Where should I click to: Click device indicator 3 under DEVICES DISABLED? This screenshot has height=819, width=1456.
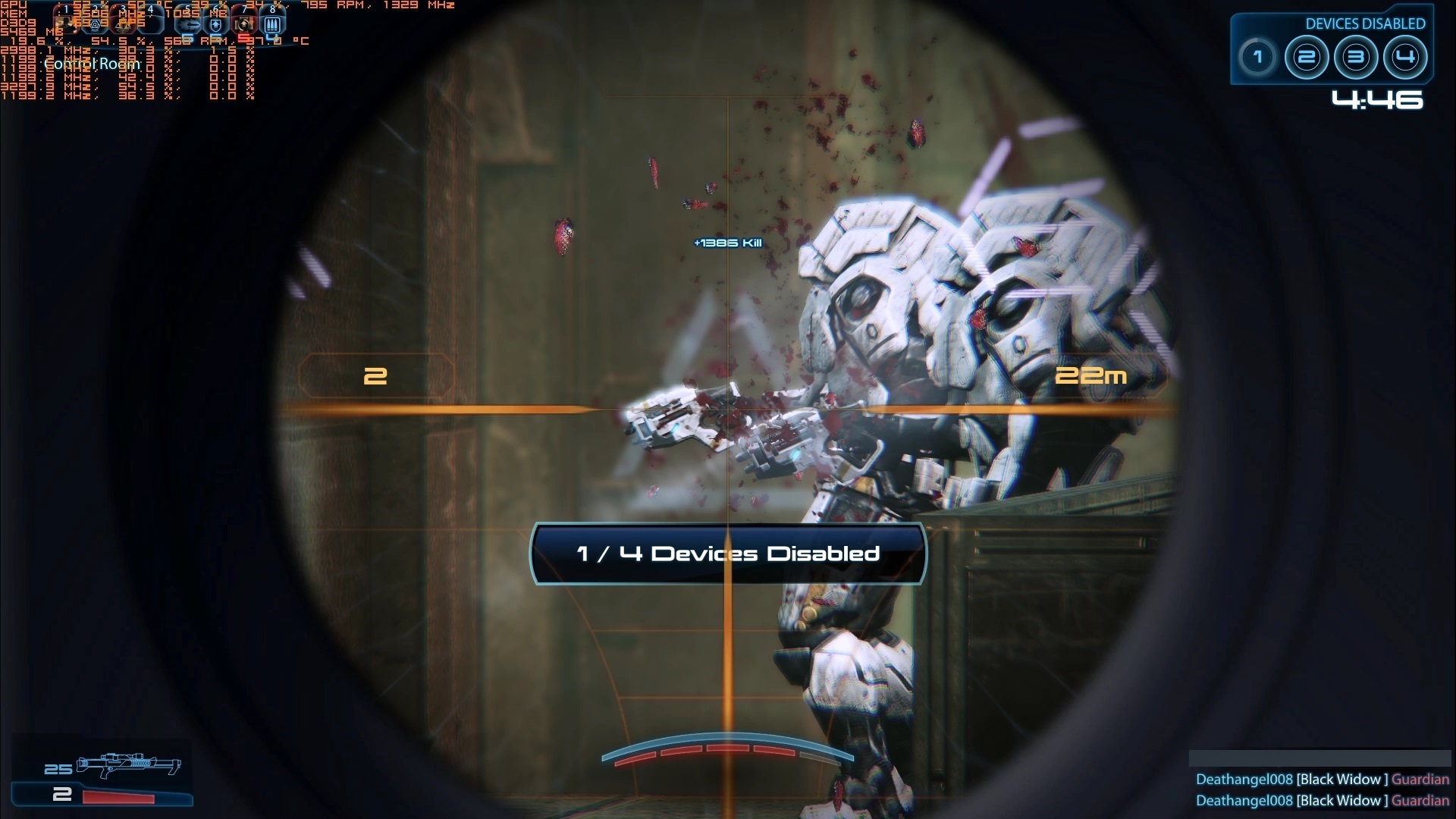click(1356, 56)
